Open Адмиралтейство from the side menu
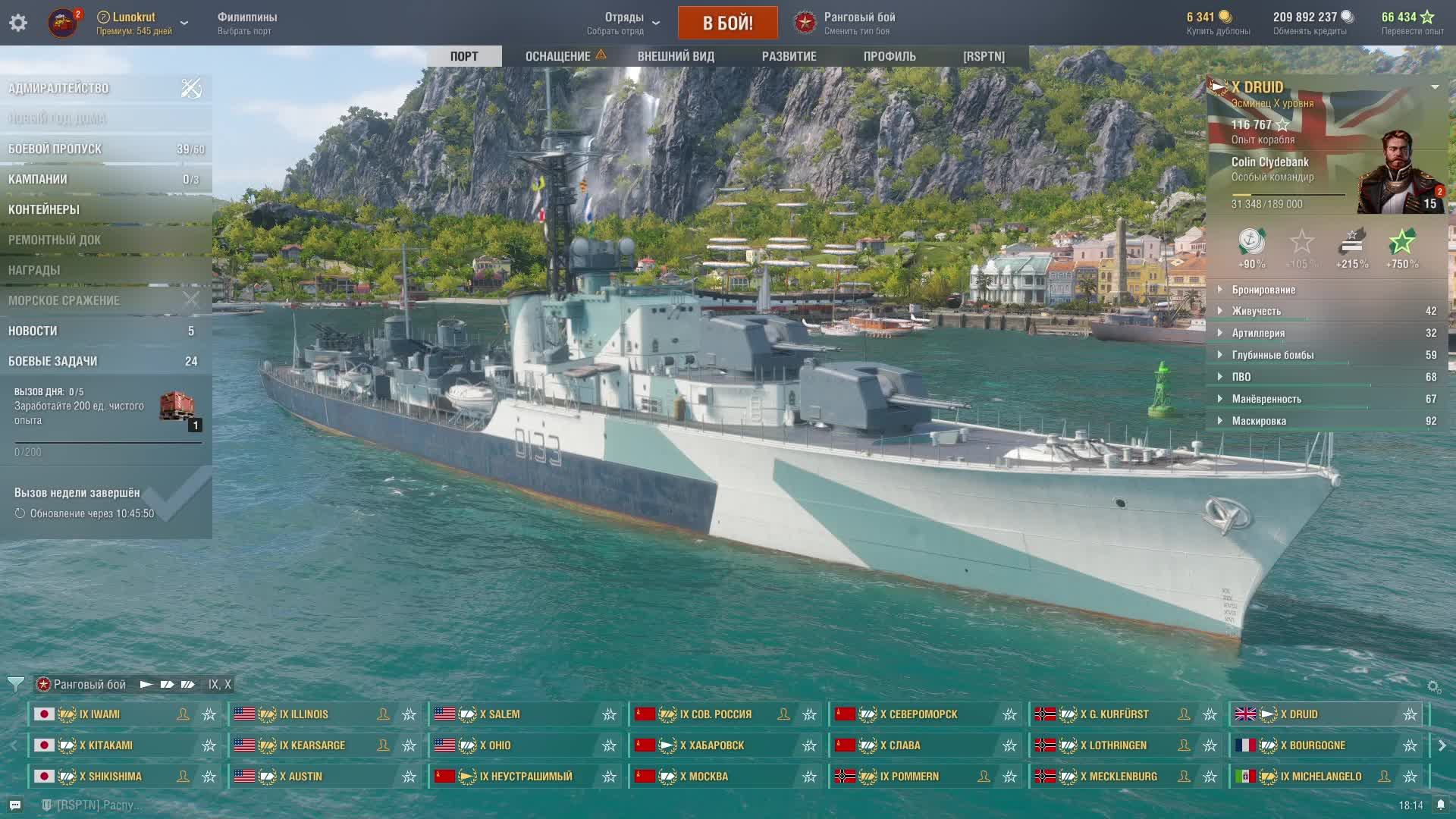Screen dimensions: 1456x819 tap(59, 89)
